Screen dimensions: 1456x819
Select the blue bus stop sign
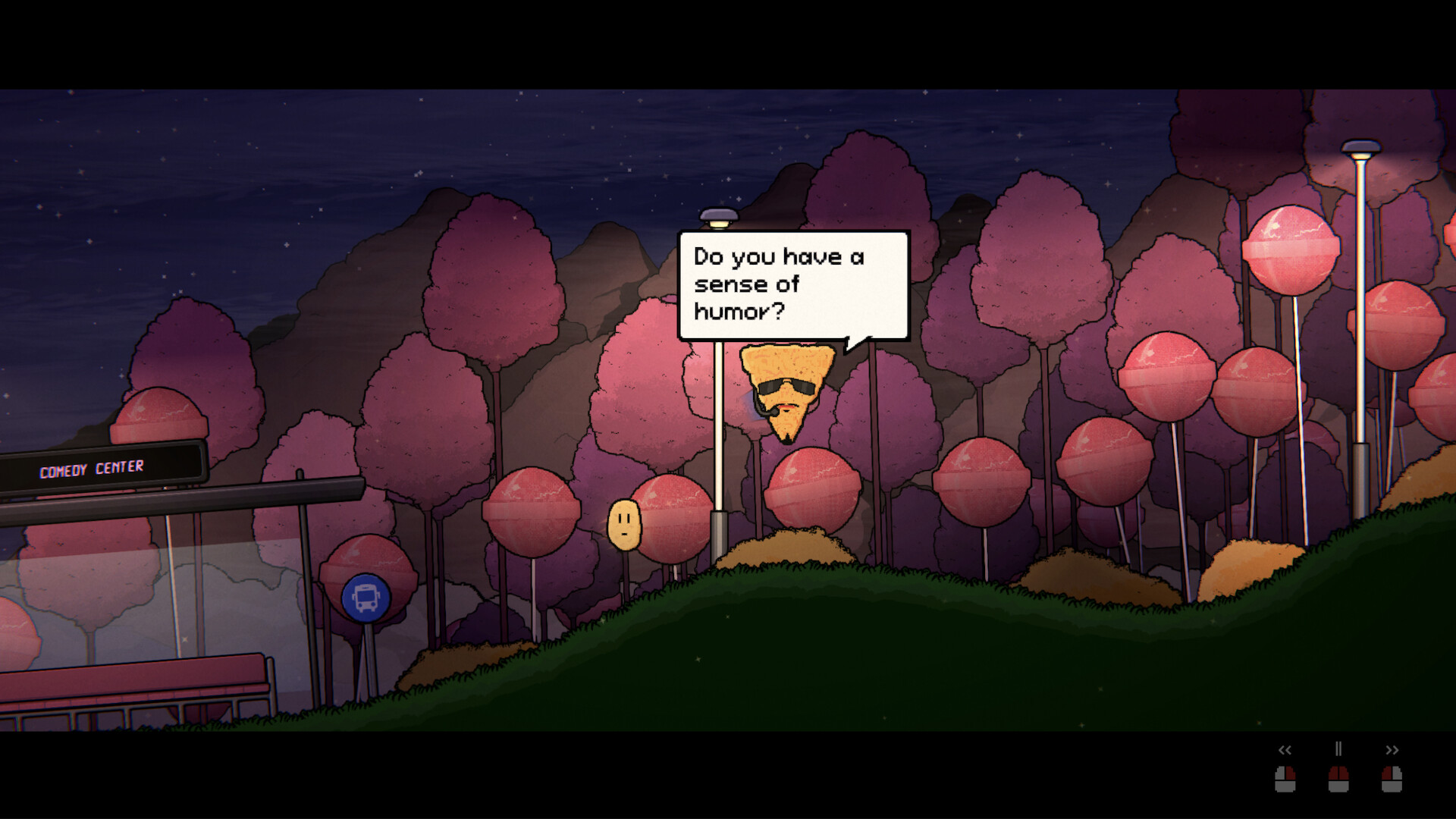(366, 596)
